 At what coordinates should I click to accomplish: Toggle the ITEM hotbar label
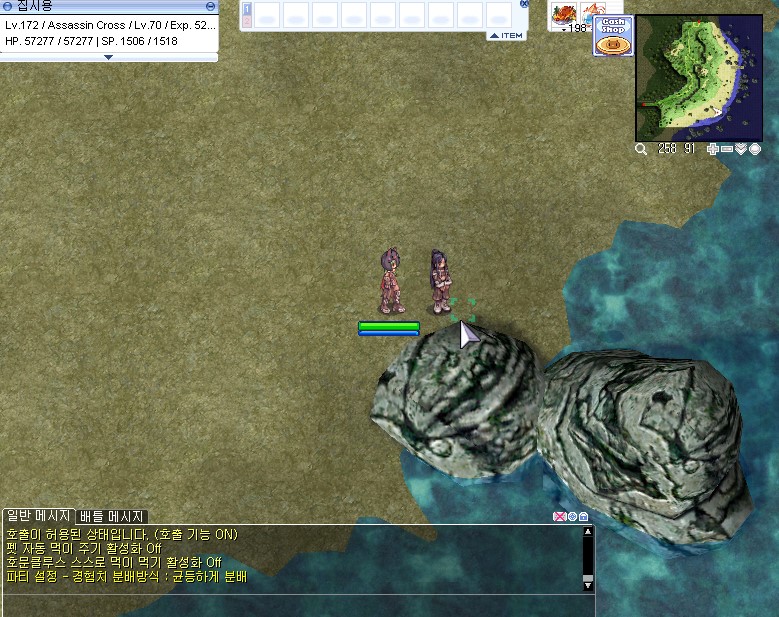point(506,36)
